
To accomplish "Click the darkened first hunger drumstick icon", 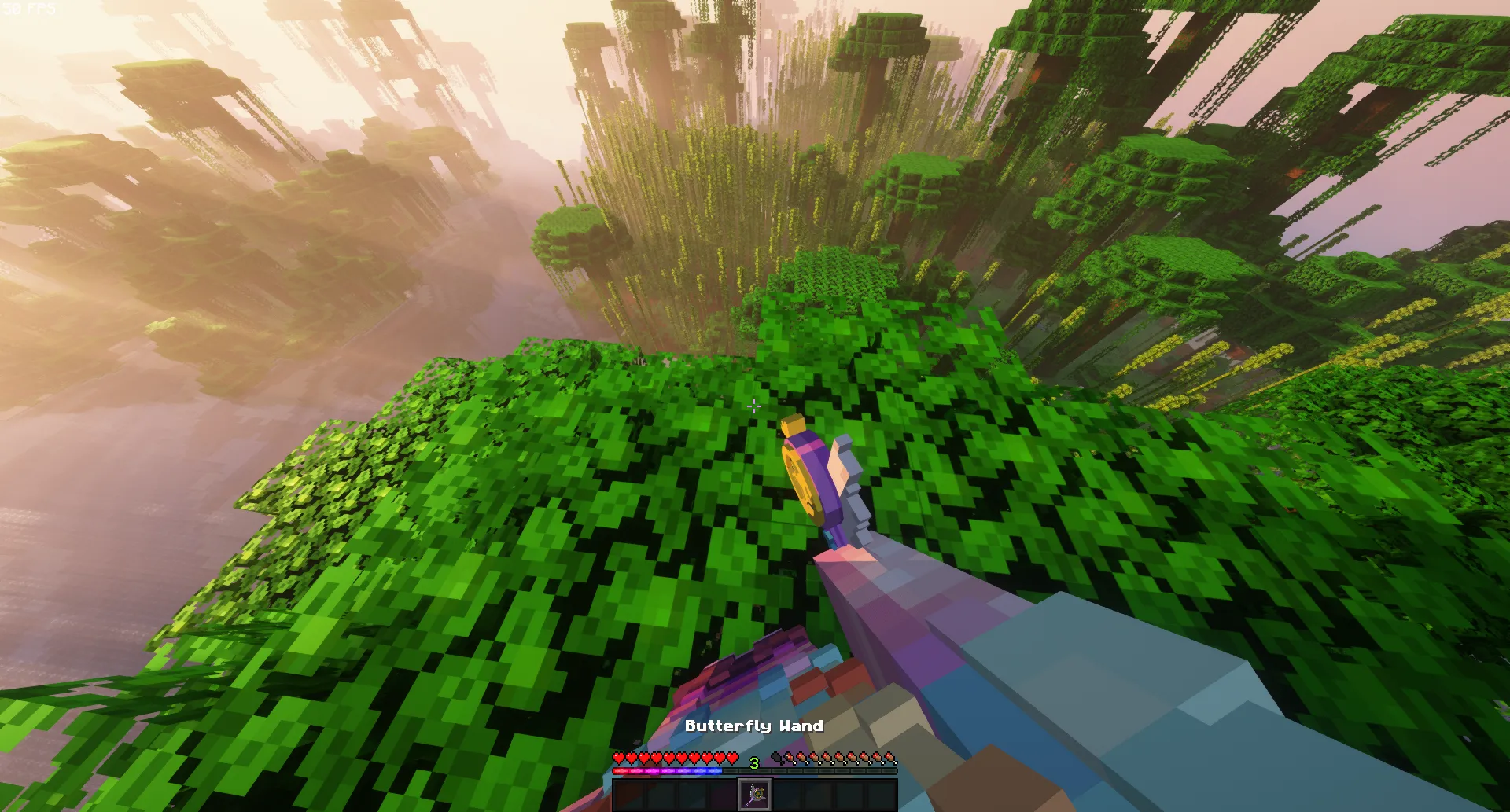I will point(778,757).
